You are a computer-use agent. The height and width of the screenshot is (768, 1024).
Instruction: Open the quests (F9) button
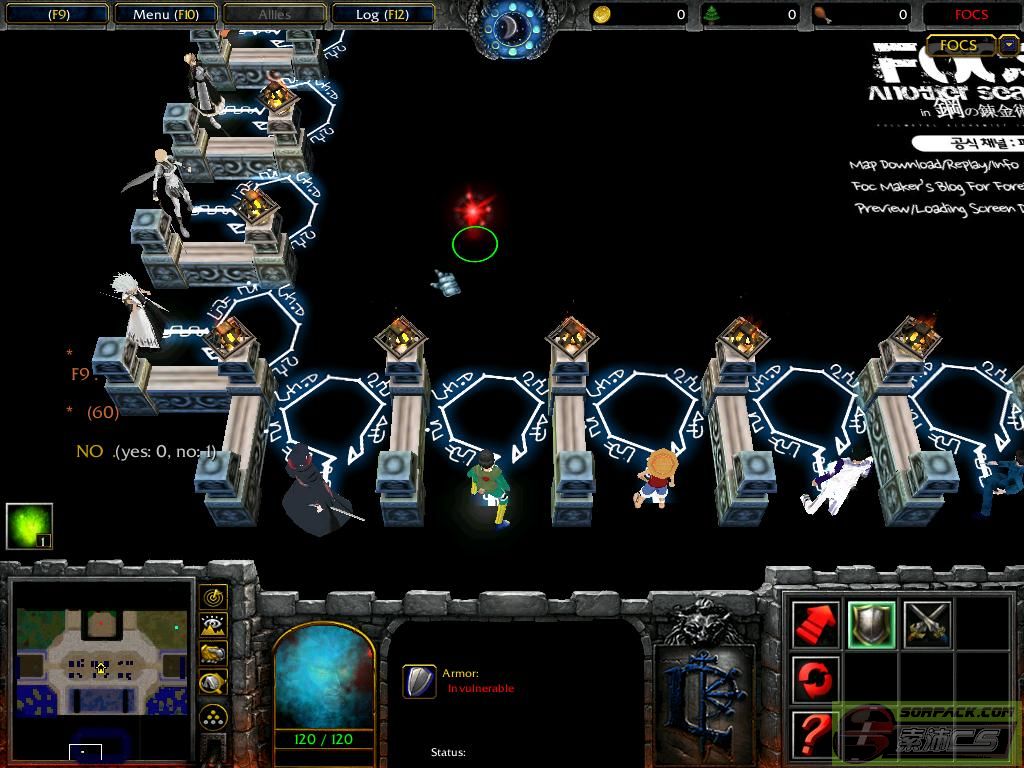click(x=58, y=14)
